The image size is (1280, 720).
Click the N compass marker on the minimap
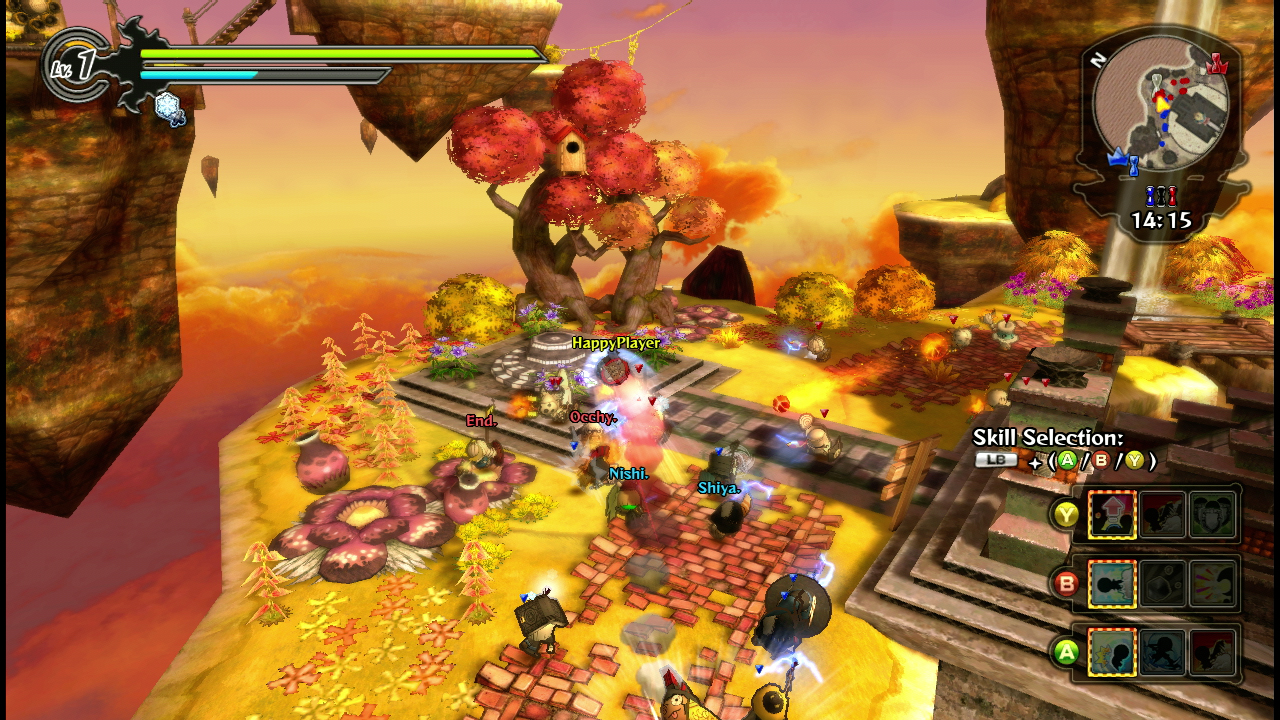1096,60
